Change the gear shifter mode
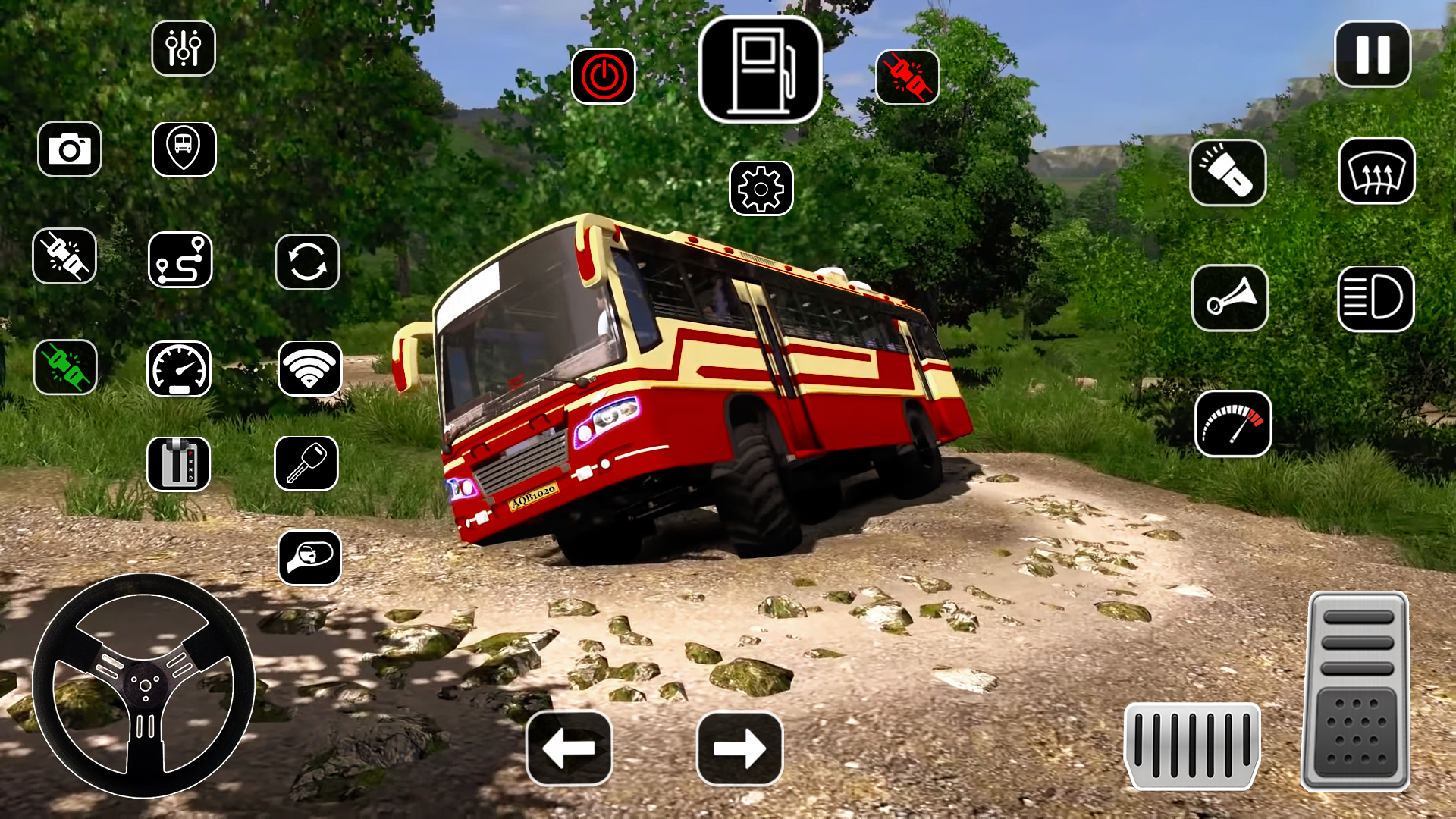The height and width of the screenshot is (819, 1456). pyautogui.click(x=178, y=463)
